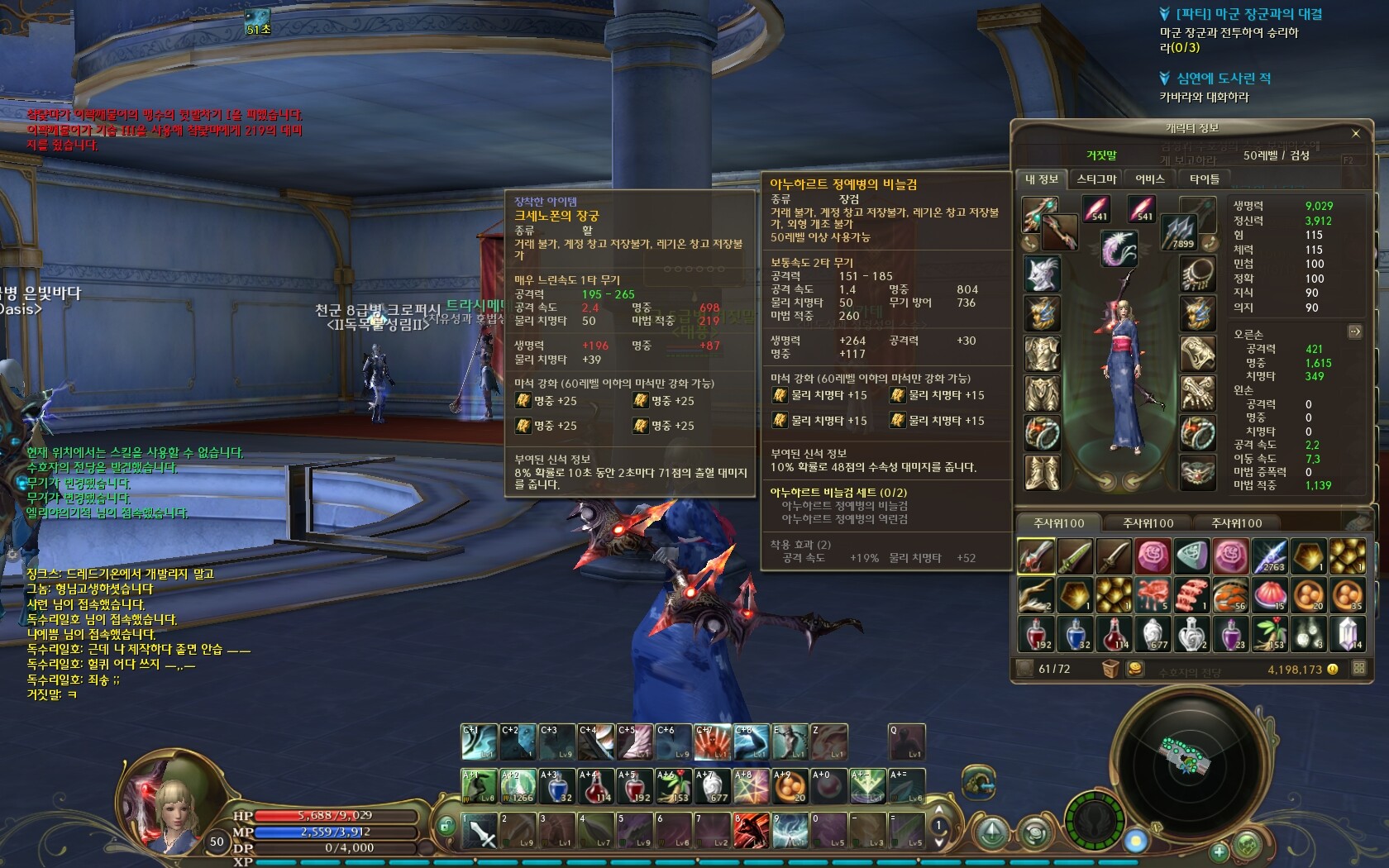The height and width of the screenshot is (868, 1389).
Task: Select the 내 정보 tab
Action: 1041,179
